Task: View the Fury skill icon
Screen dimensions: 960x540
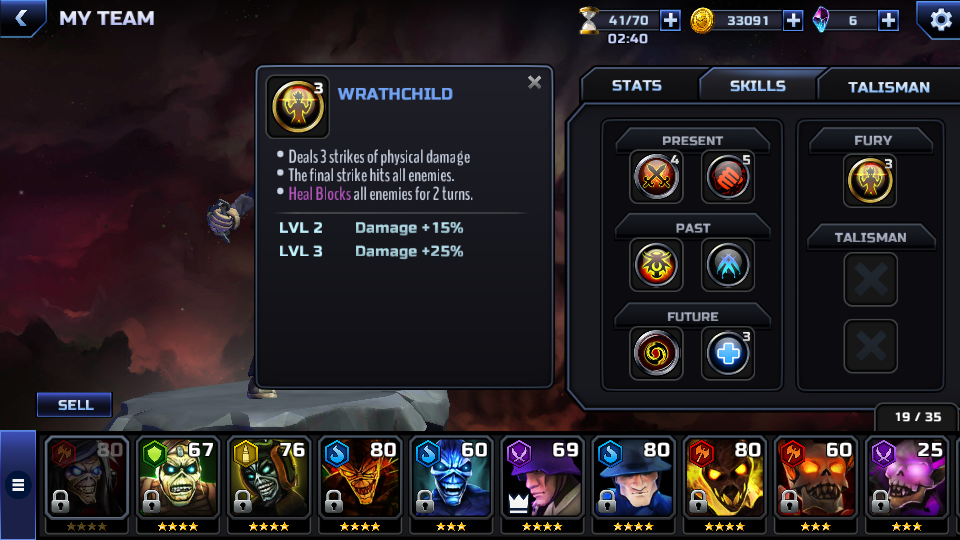Action: (869, 181)
